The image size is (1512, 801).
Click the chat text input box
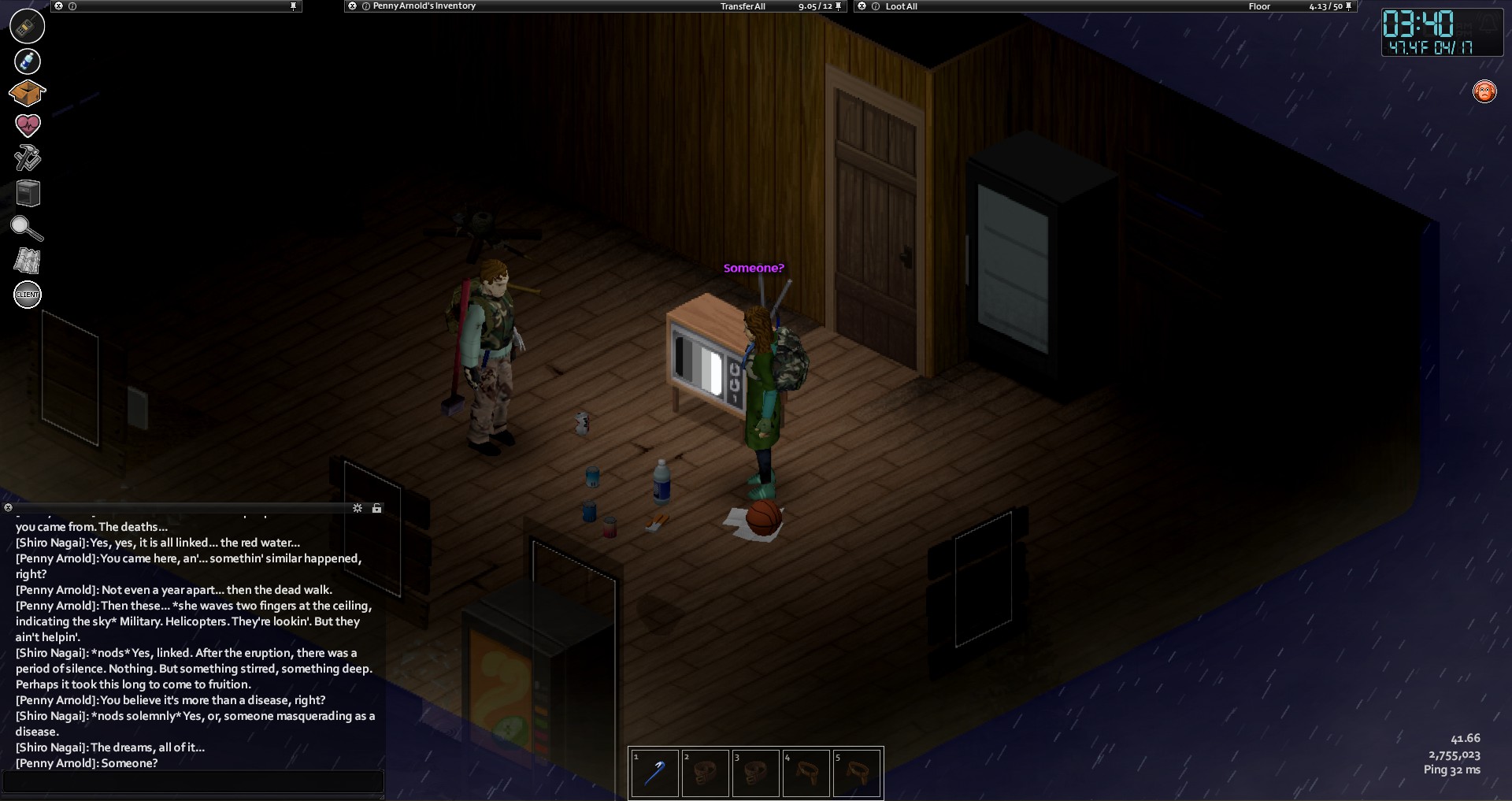193,781
